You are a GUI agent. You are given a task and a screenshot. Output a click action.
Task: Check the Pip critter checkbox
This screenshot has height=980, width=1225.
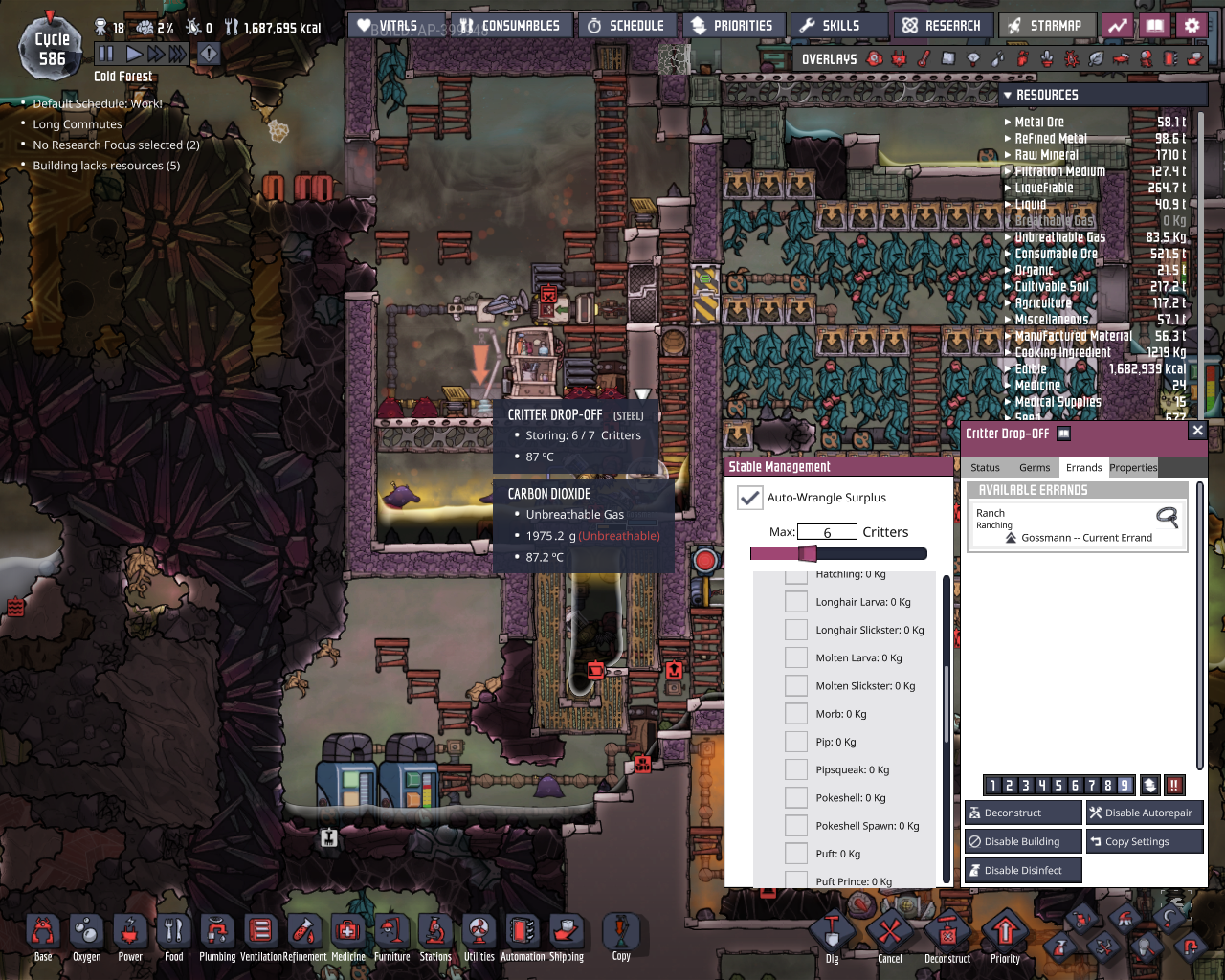tap(795, 741)
